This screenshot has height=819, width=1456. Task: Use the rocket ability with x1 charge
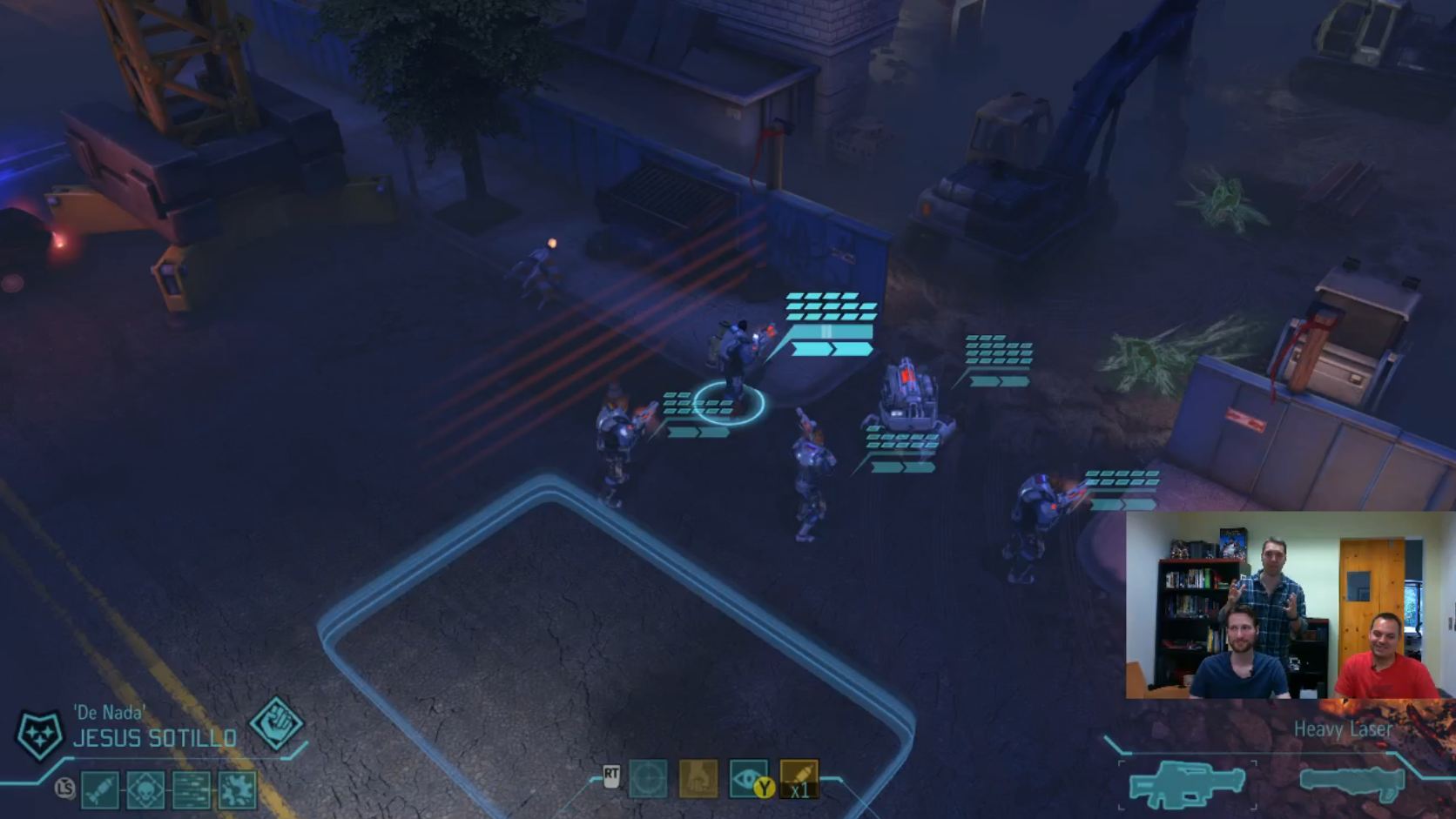pyautogui.click(x=799, y=779)
